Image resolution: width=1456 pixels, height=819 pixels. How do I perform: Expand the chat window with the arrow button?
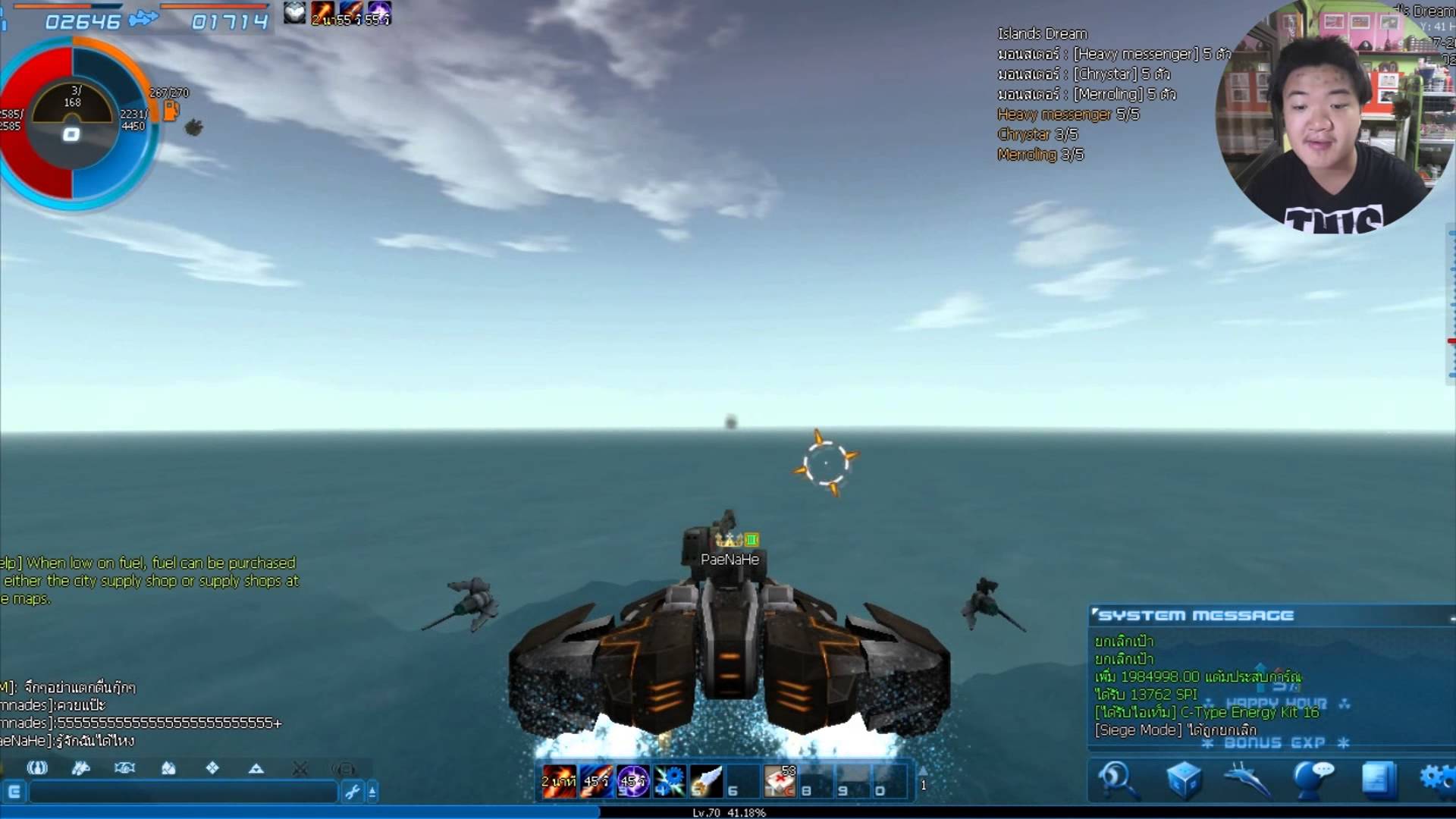372,792
